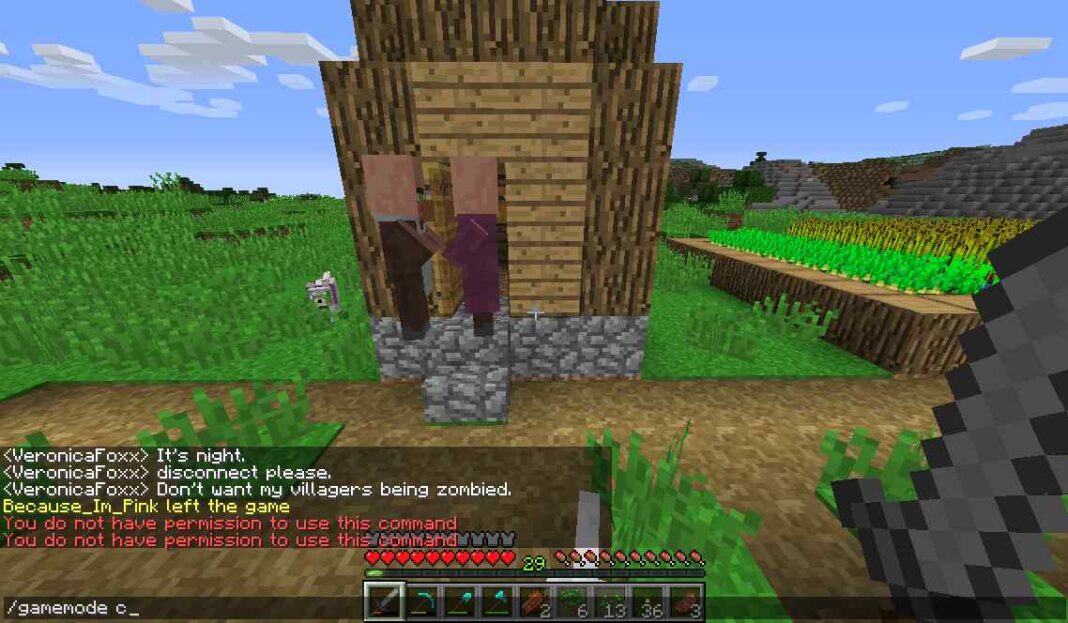Pick the red item stack of 3
The height and width of the screenshot is (623, 1068).
[x=685, y=602]
